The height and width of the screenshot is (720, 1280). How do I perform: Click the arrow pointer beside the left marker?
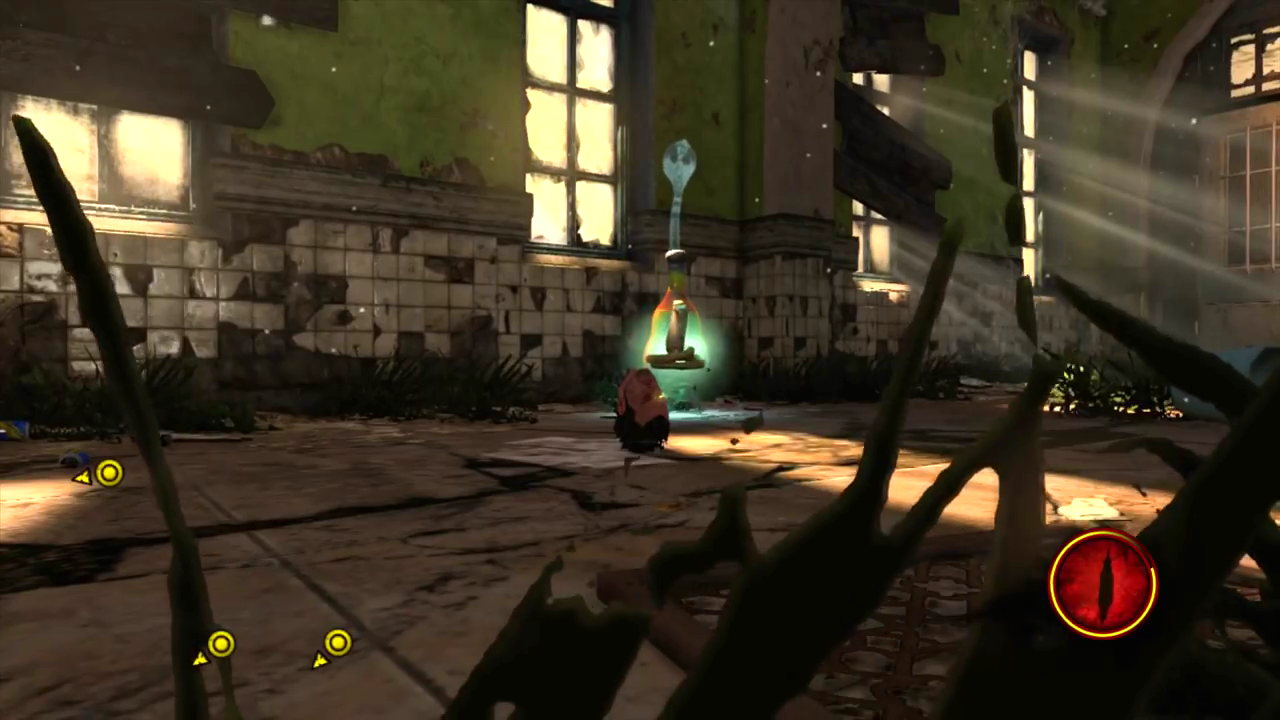(82, 478)
